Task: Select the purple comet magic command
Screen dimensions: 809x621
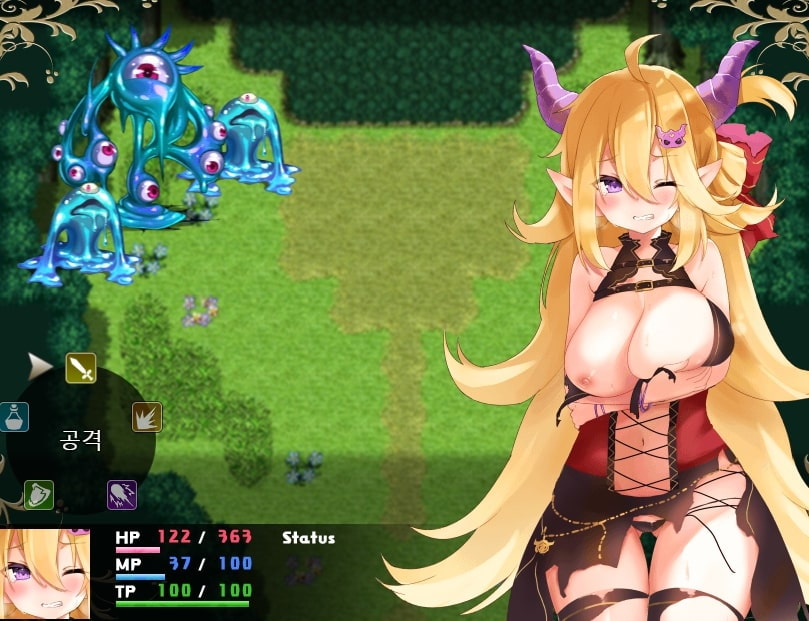Action: pyautogui.click(x=122, y=494)
